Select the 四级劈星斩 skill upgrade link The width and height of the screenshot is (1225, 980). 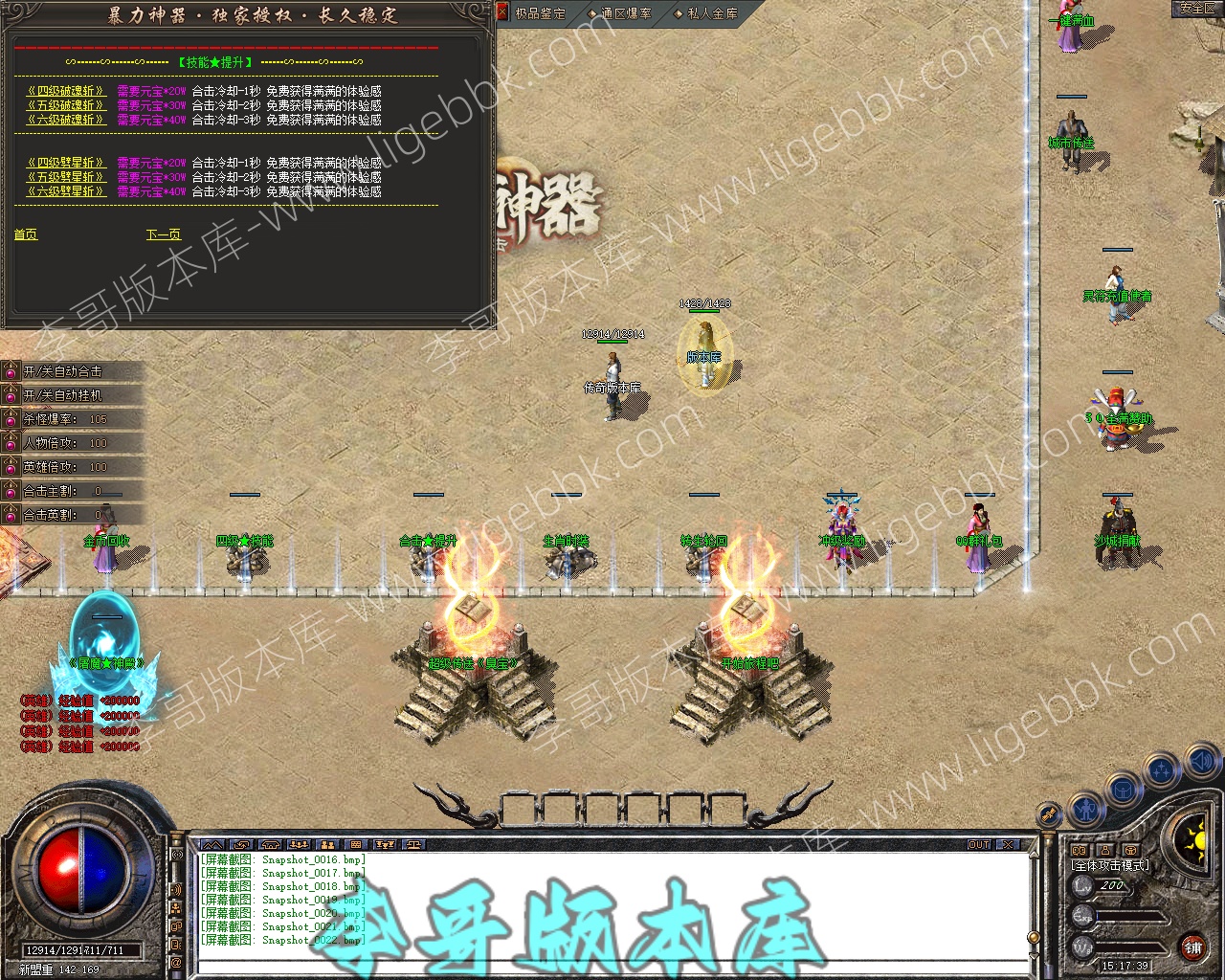tap(66, 164)
